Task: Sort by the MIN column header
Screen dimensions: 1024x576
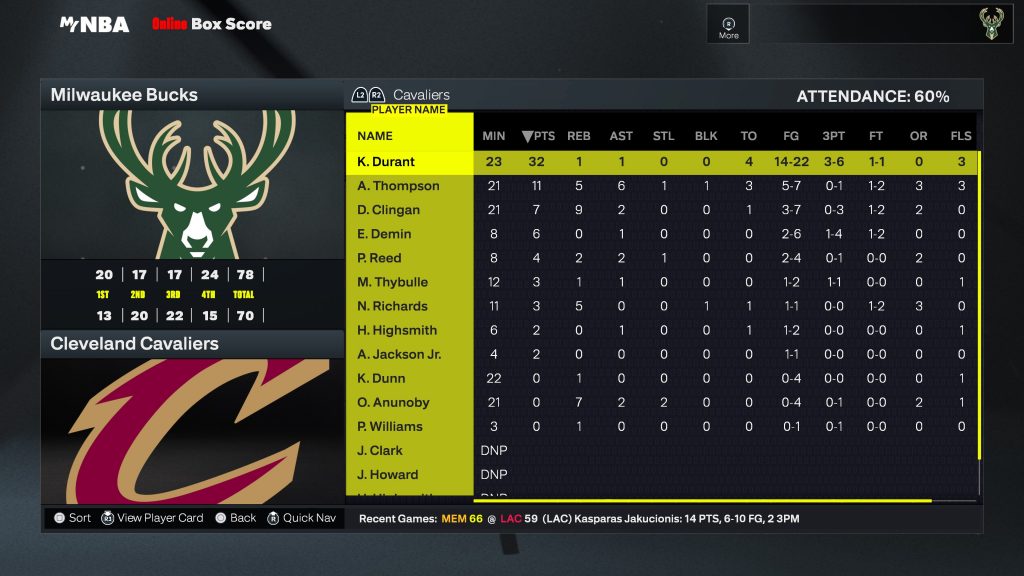Action: pos(494,136)
